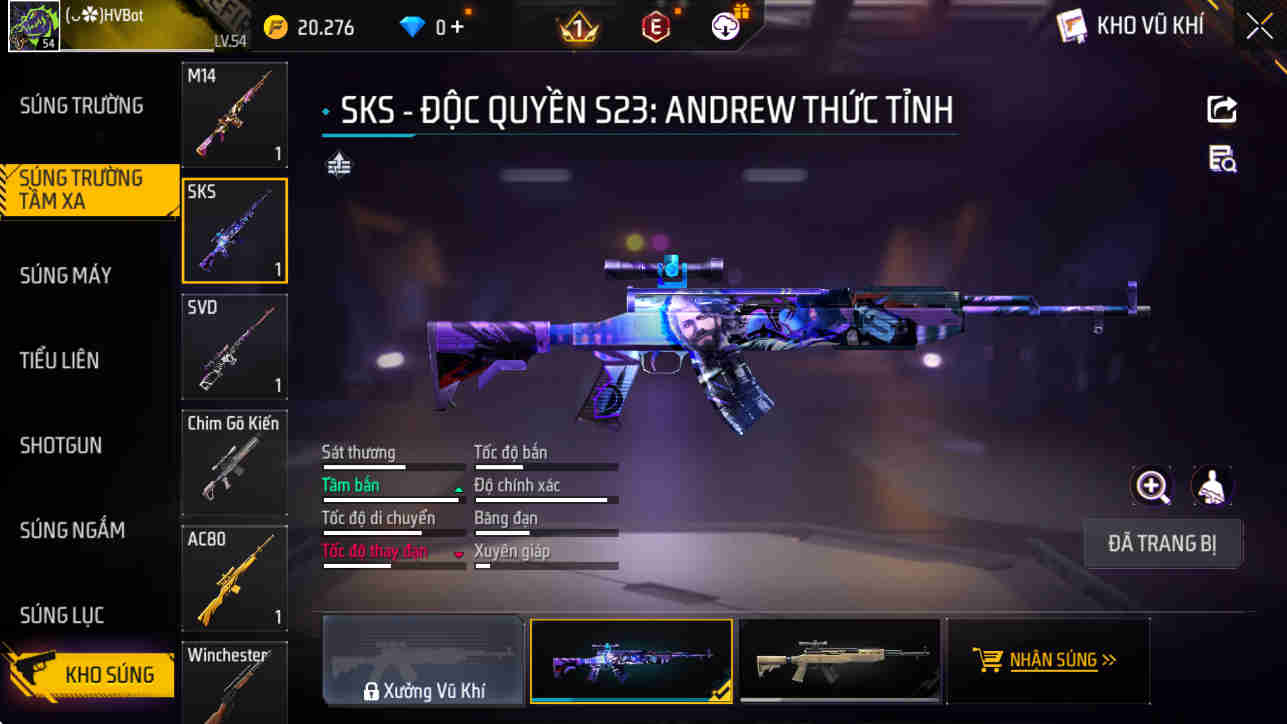Click the stats icon beside the weapon name
The height and width of the screenshot is (724, 1287).
tap(339, 163)
